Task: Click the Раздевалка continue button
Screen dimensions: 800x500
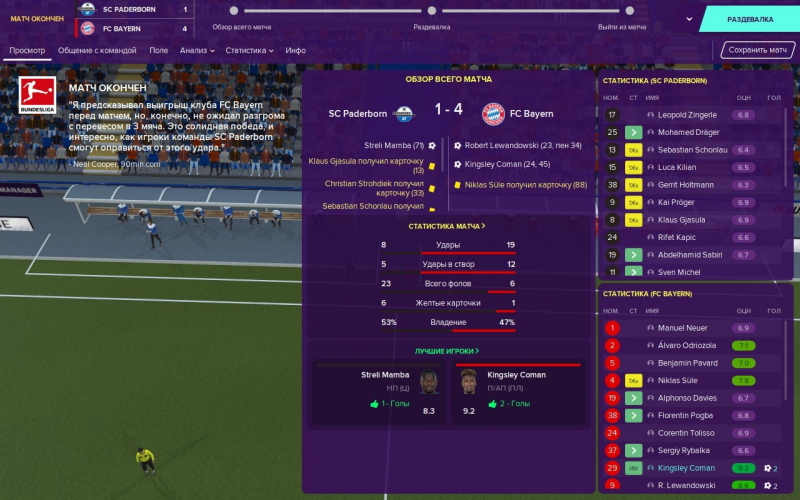Action: (x=750, y=19)
